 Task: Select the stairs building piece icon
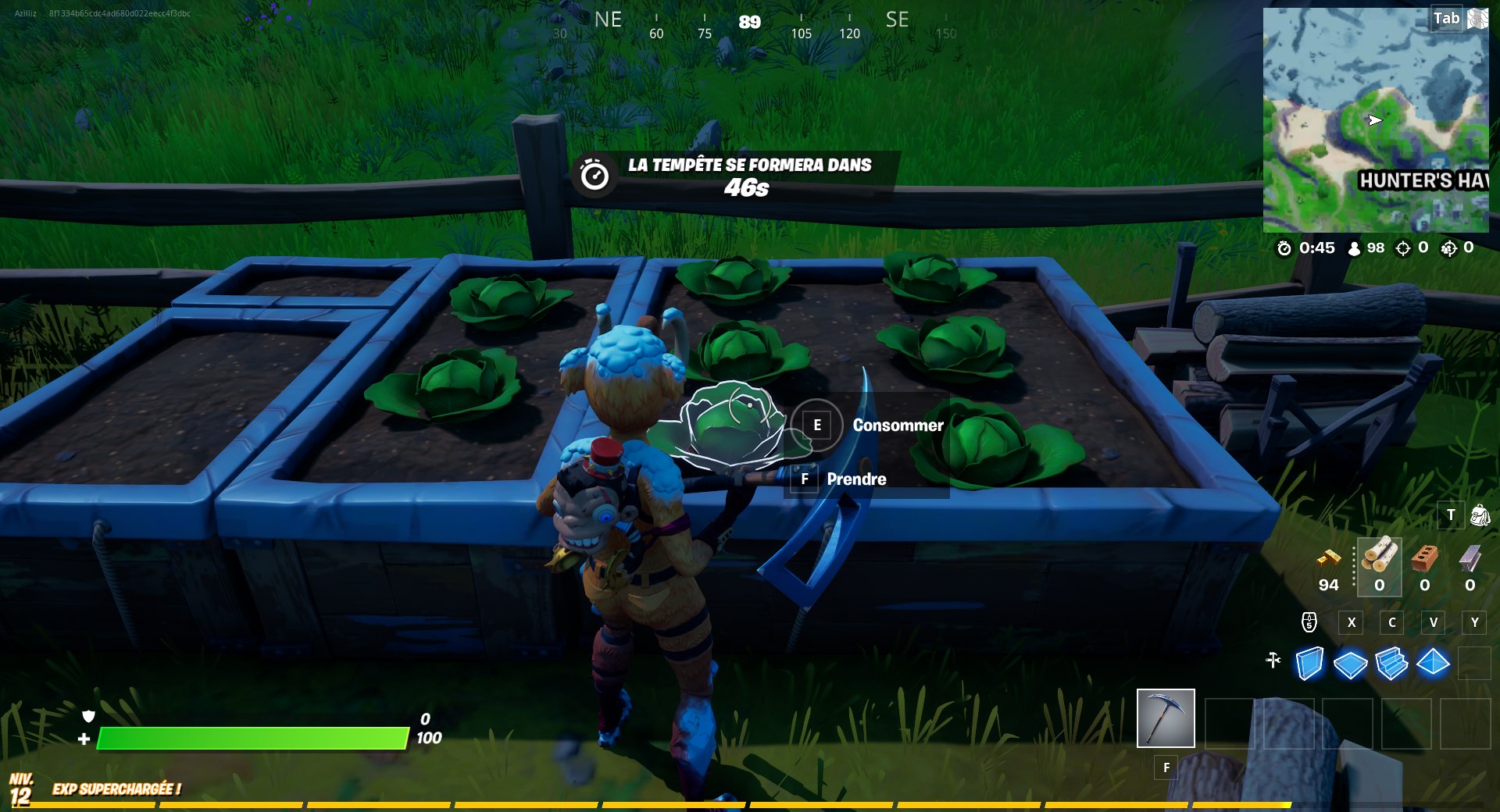point(1391,662)
